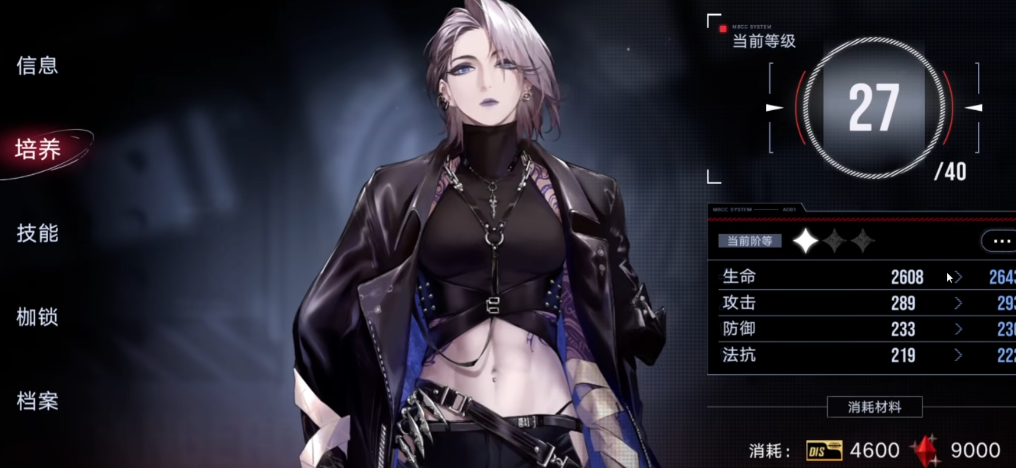
Task: Increase target level with the right arrow
Action: click(974, 107)
